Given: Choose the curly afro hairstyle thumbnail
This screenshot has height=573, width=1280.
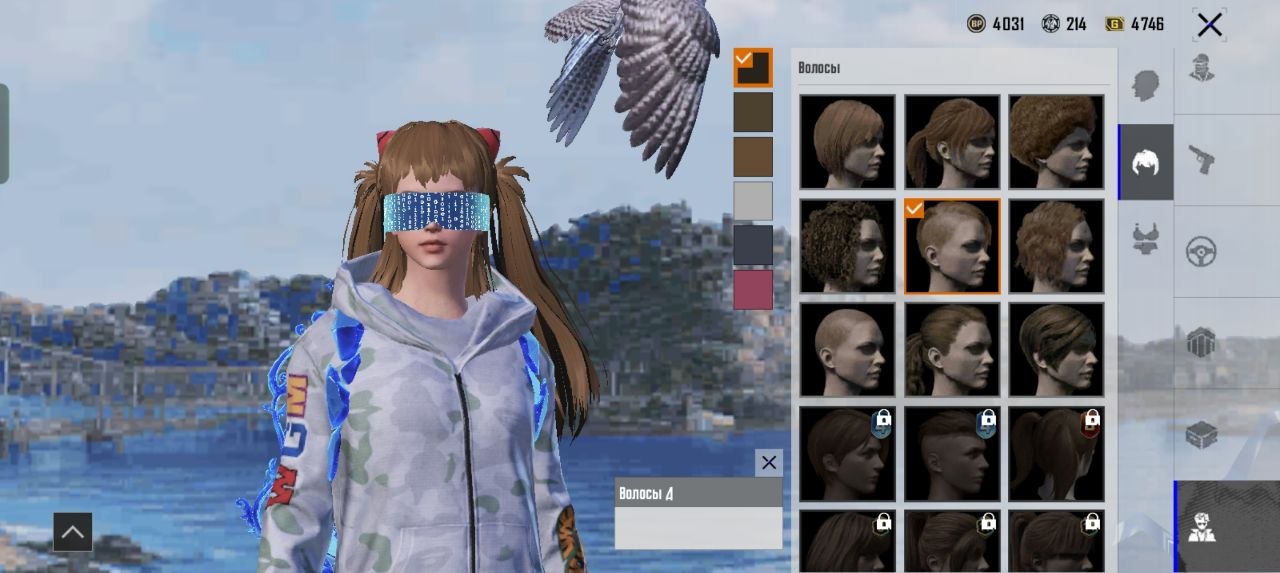Looking at the screenshot, I should point(1056,141).
